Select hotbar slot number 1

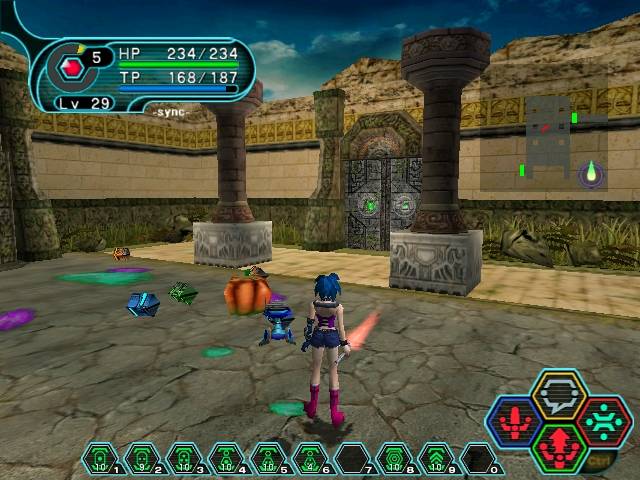pos(100,458)
